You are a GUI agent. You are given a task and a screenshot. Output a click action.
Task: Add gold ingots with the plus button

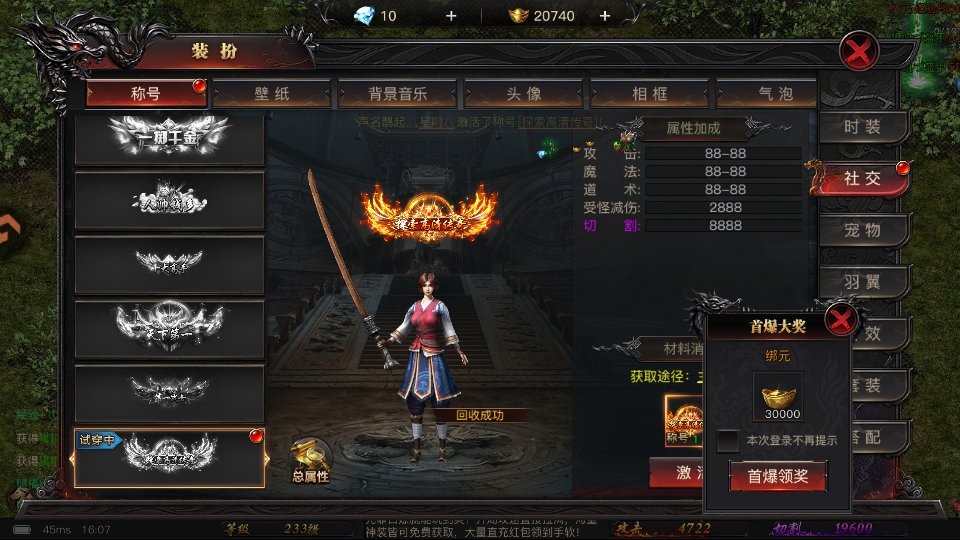click(604, 15)
